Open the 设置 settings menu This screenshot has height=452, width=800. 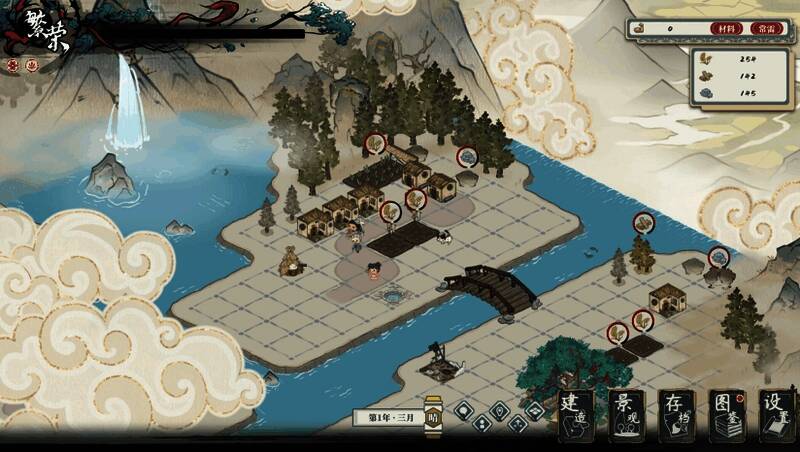pyautogui.click(x=777, y=415)
